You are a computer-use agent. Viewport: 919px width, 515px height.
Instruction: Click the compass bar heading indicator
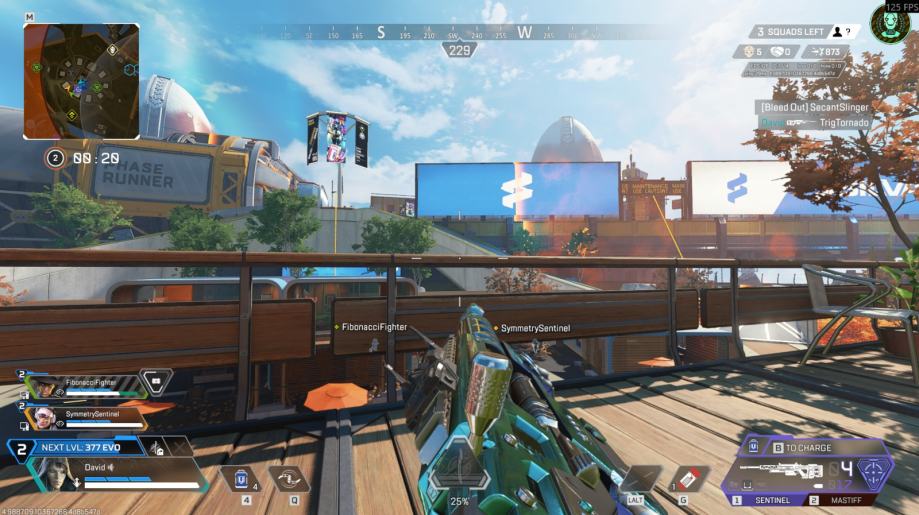tap(459, 50)
